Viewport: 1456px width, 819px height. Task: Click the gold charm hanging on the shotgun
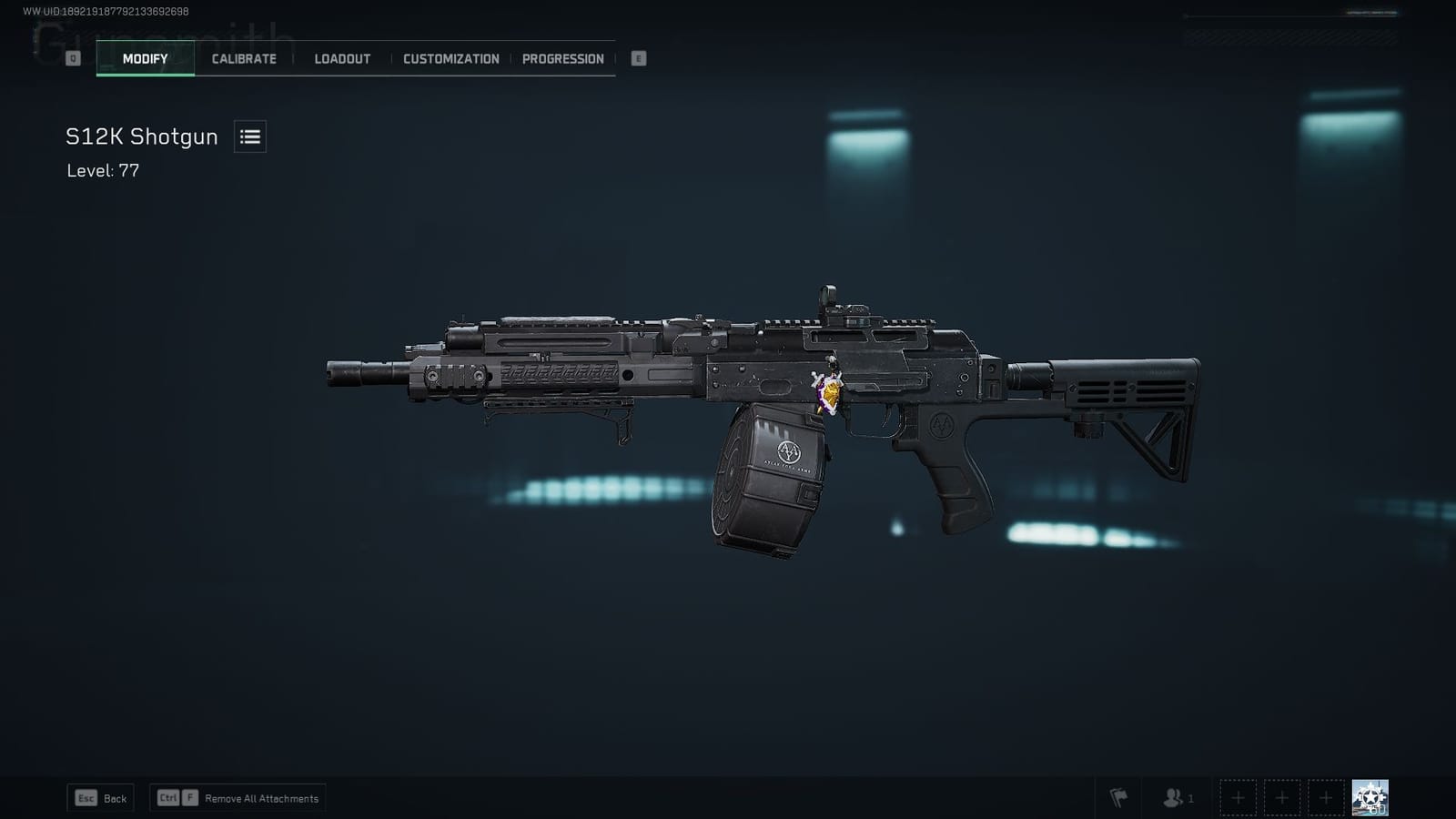pos(831,393)
